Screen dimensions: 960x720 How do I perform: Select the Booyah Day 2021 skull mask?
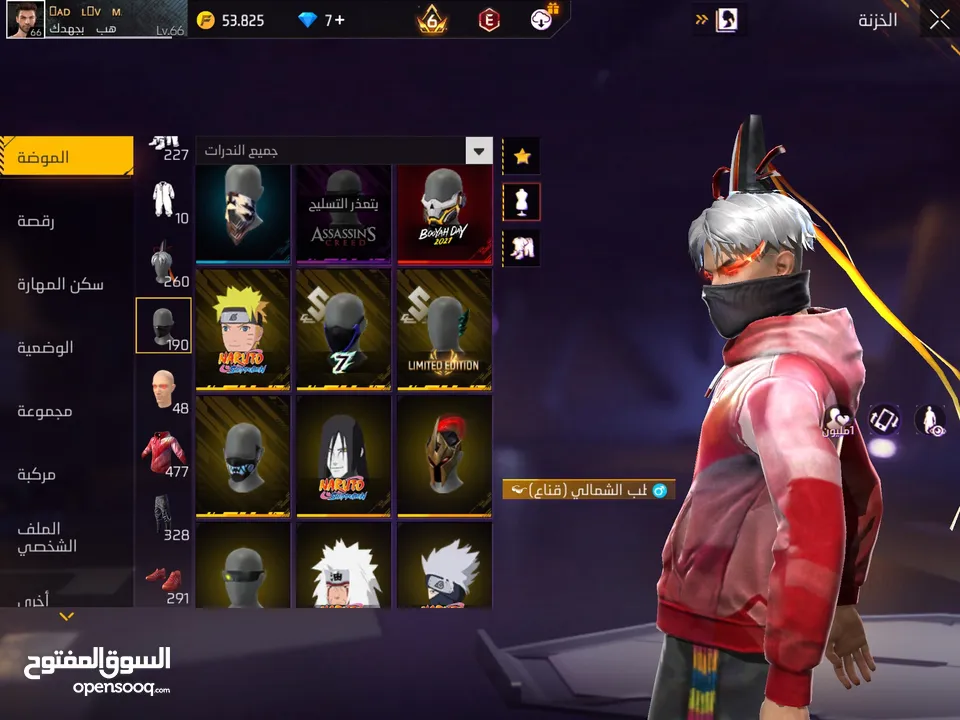pos(444,213)
